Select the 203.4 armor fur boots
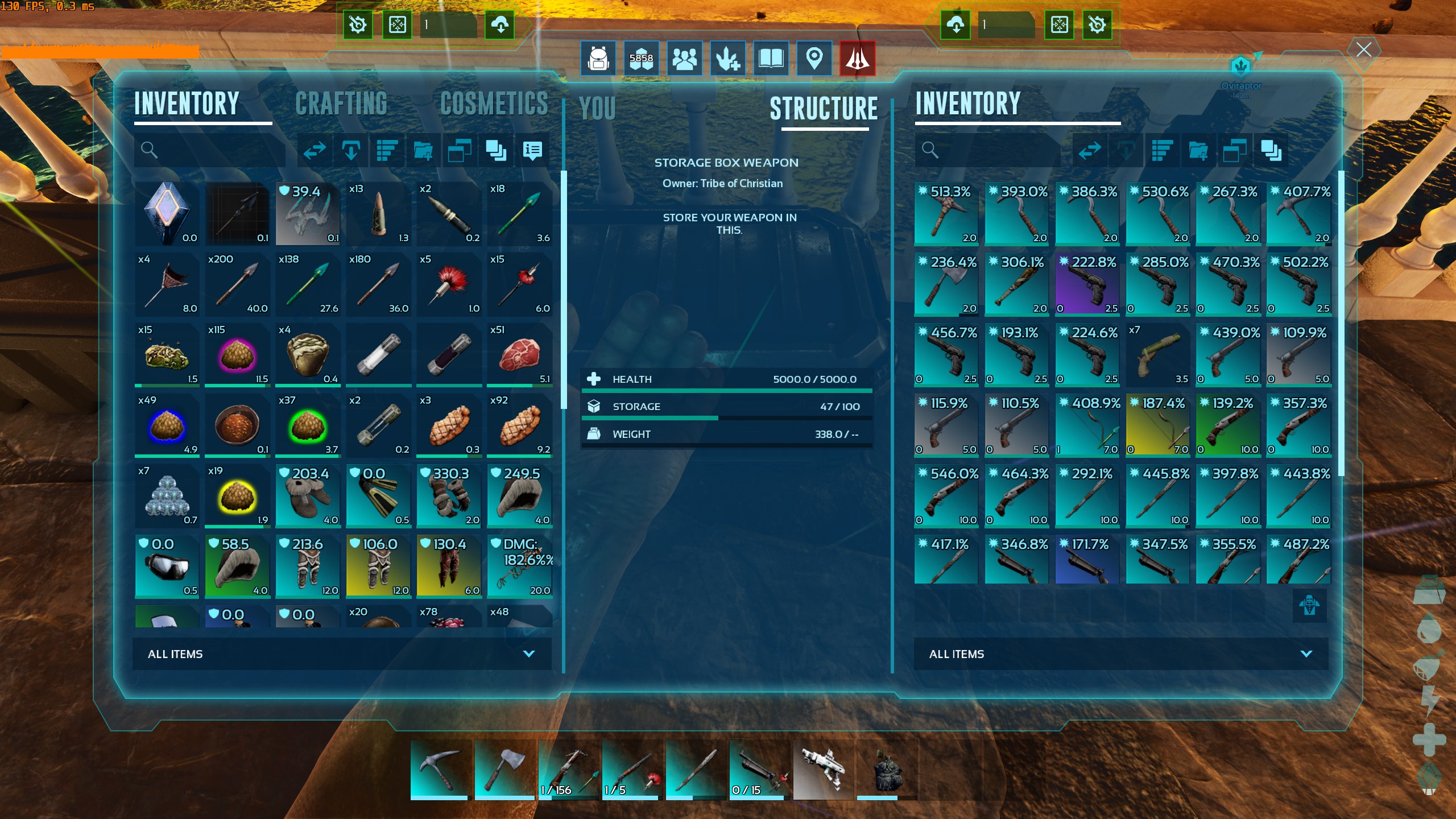This screenshot has height=819, width=1456. (308, 496)
